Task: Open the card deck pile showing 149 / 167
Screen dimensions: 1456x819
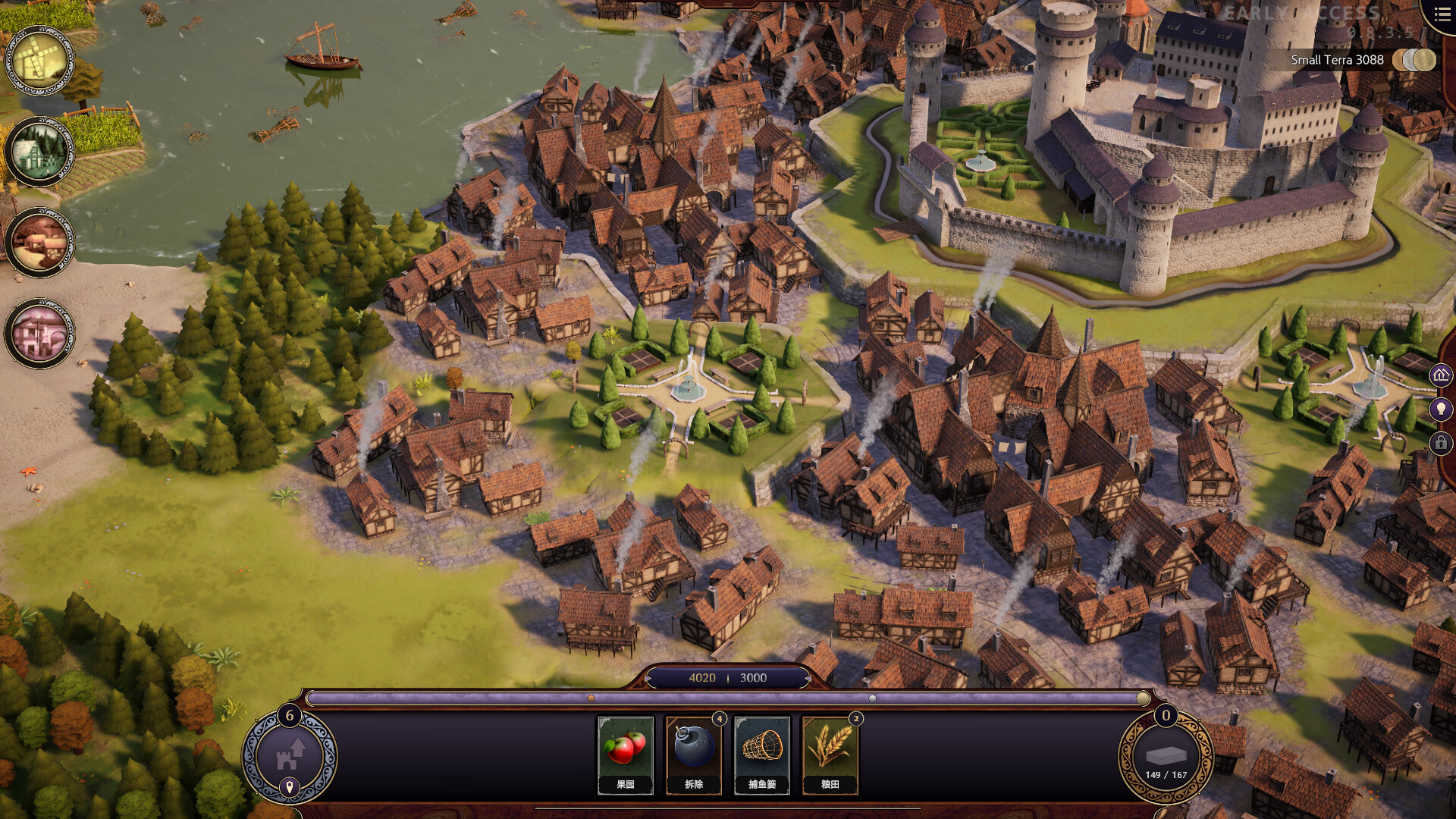Action: click(1166, 757)
